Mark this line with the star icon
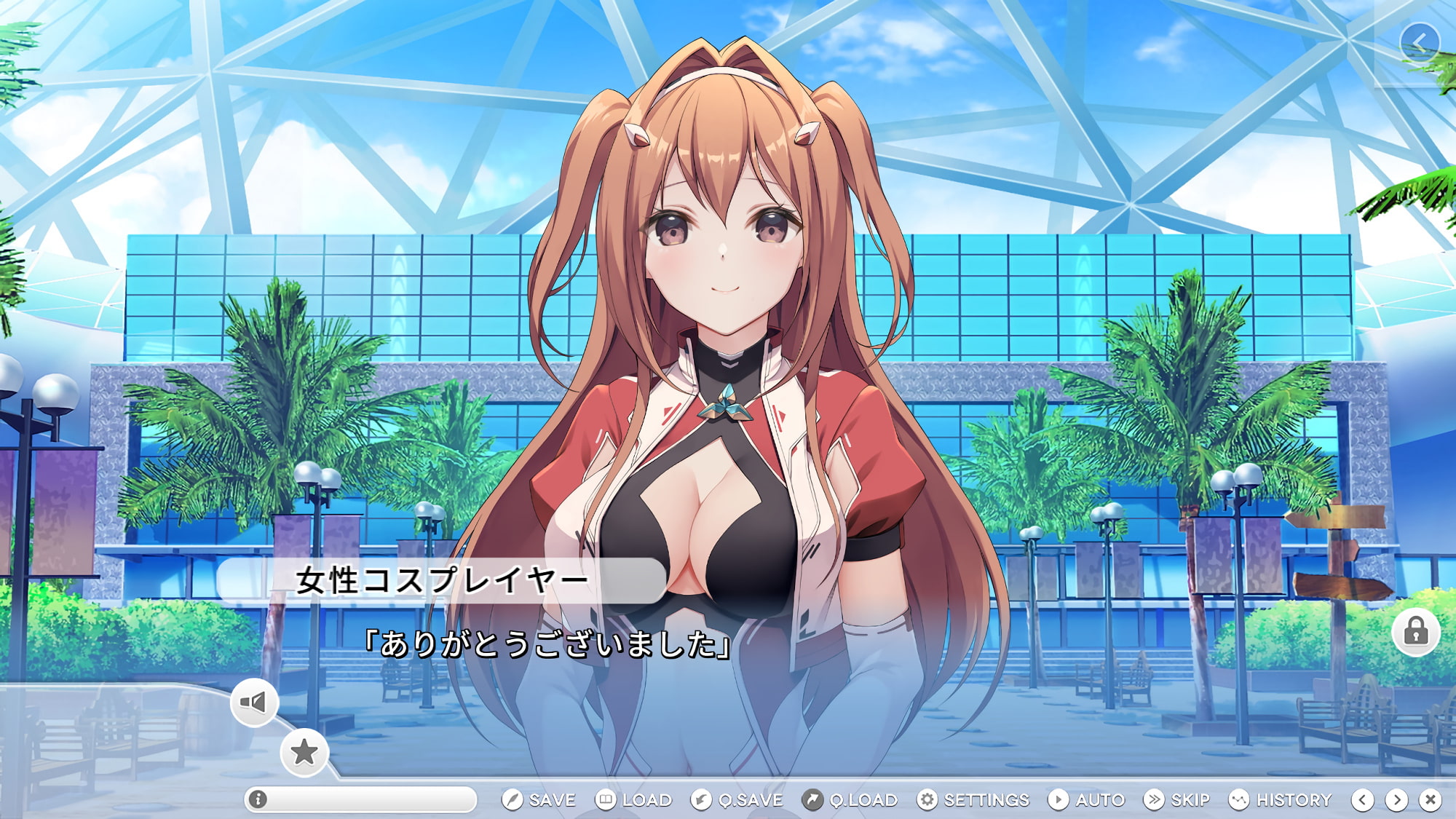 (304, 752)
